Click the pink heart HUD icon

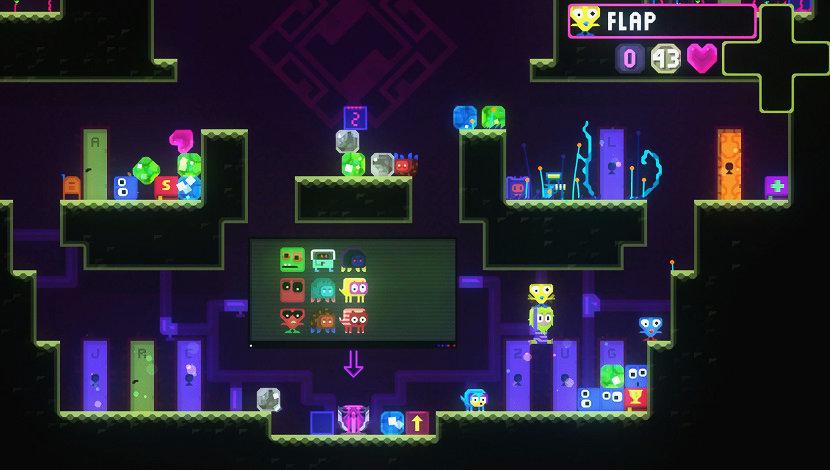click(702, 58)
